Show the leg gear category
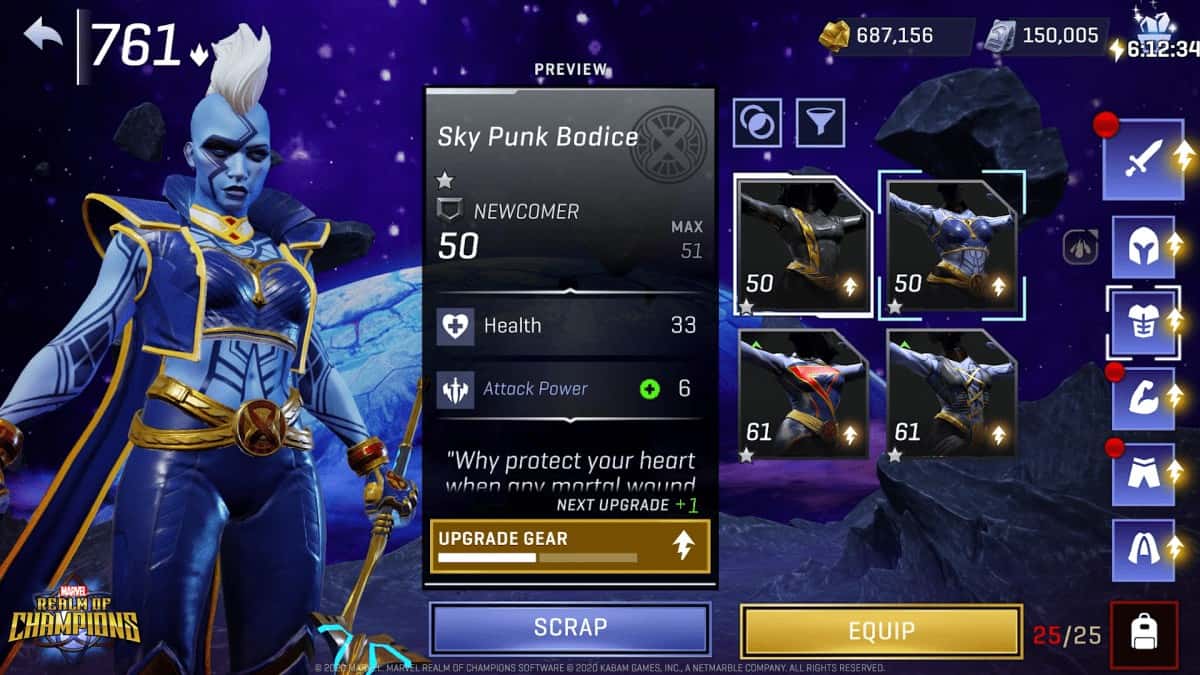Image resolution: width=1200 pixels, height=675 pixels. [x=1144, y=474]
